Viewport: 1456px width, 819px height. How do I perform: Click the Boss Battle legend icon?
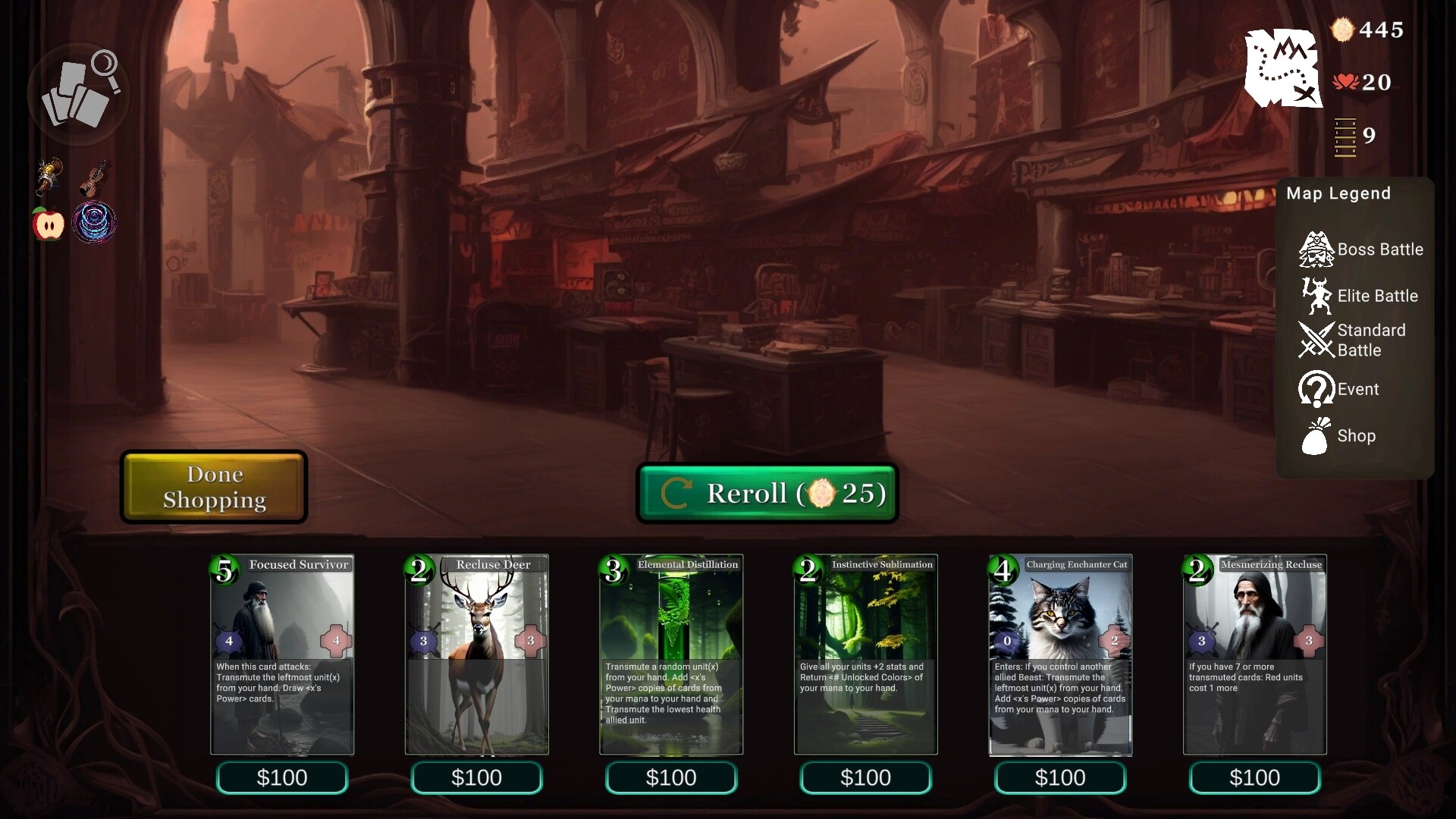[x=1316, y=249]
